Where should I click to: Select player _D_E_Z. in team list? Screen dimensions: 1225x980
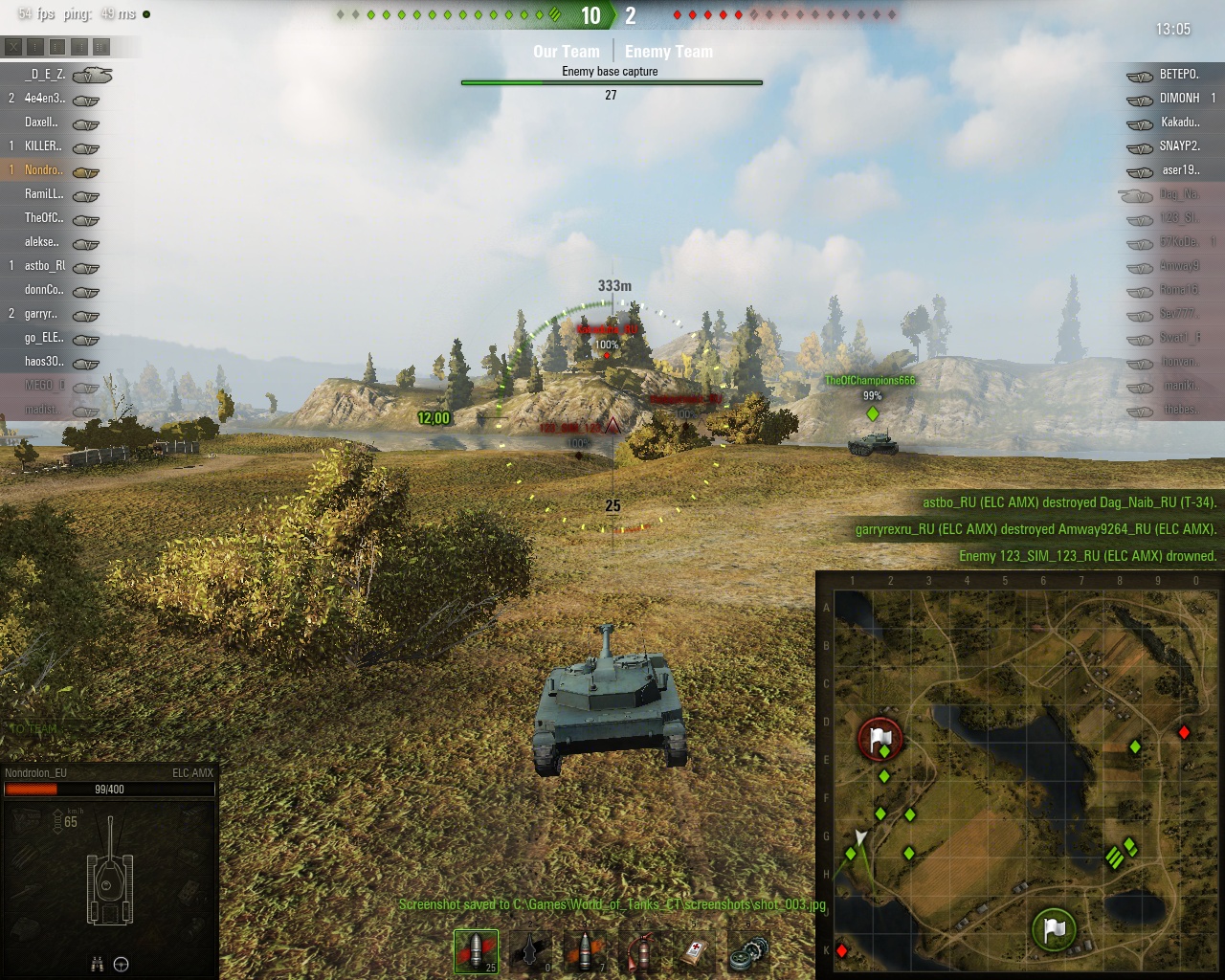(x=45, y=75)
